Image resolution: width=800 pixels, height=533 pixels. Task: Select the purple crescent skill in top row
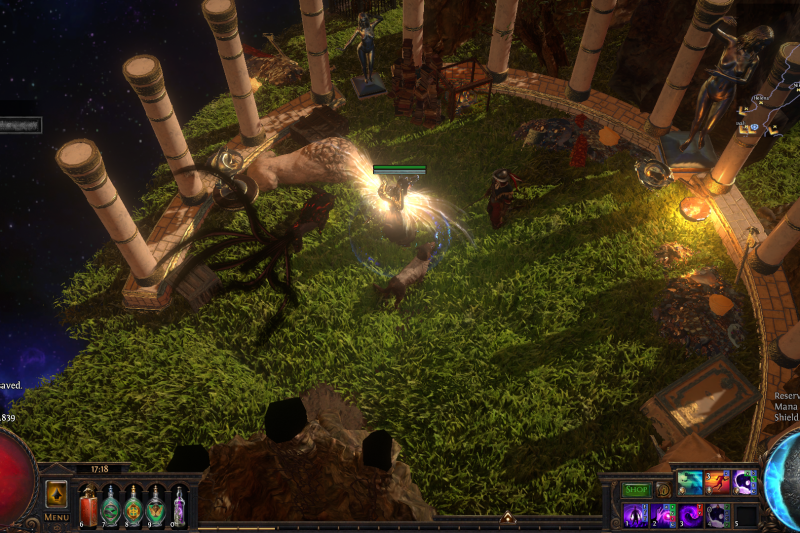(745, 484)
